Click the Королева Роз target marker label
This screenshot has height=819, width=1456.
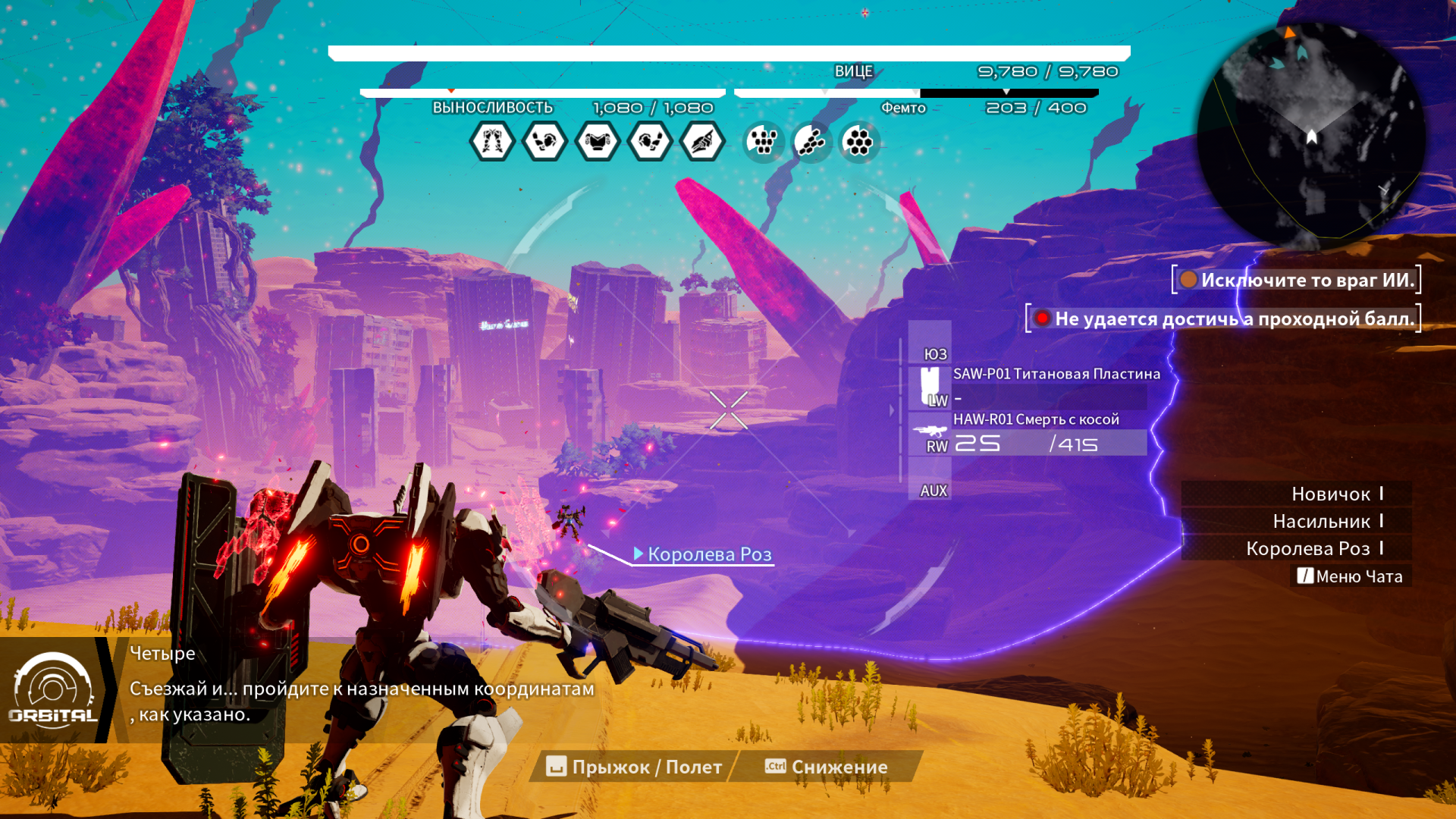pyautogui.click(x=709, y=554)
